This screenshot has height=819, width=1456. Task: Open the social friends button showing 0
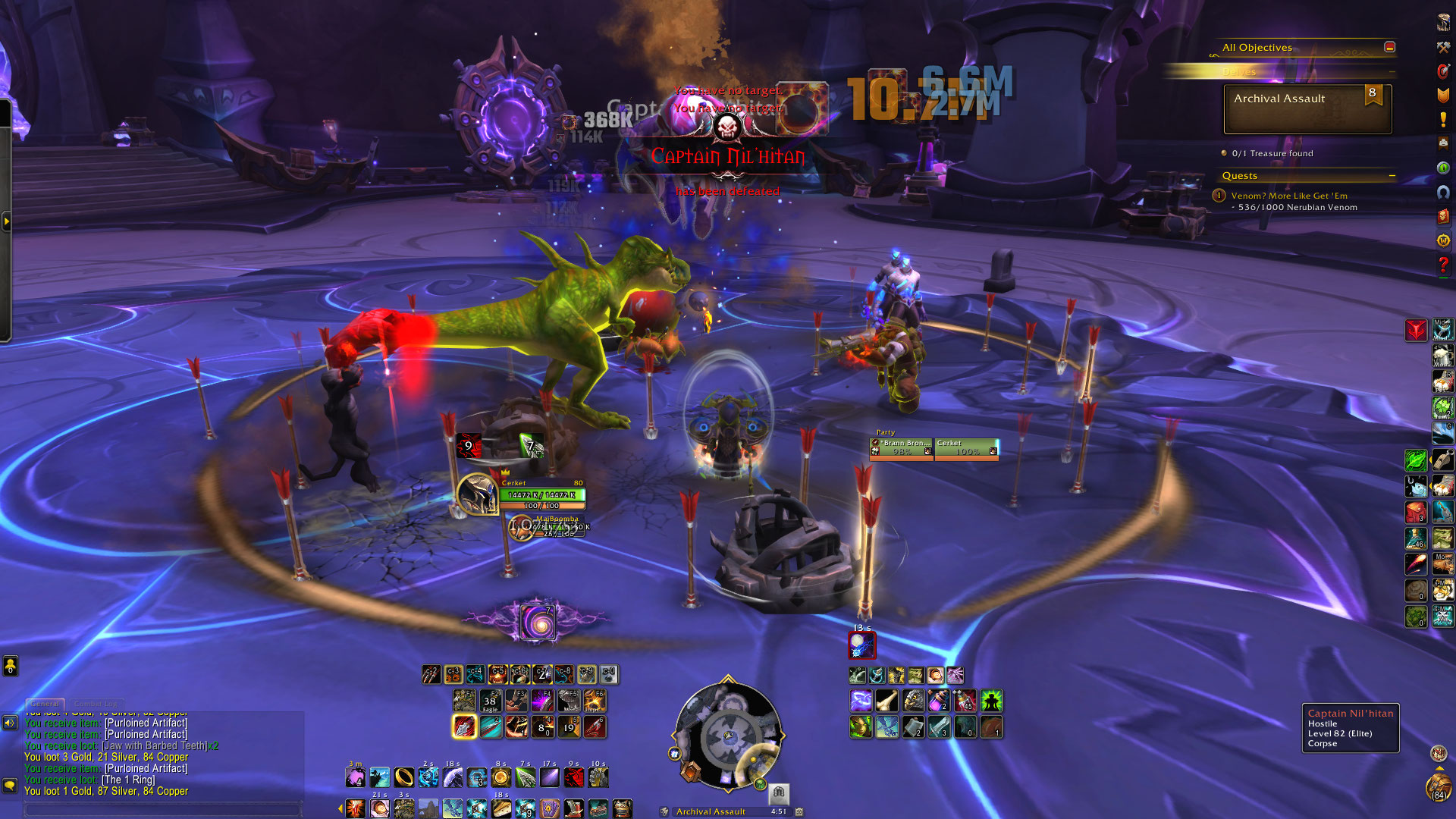(10, 666)
